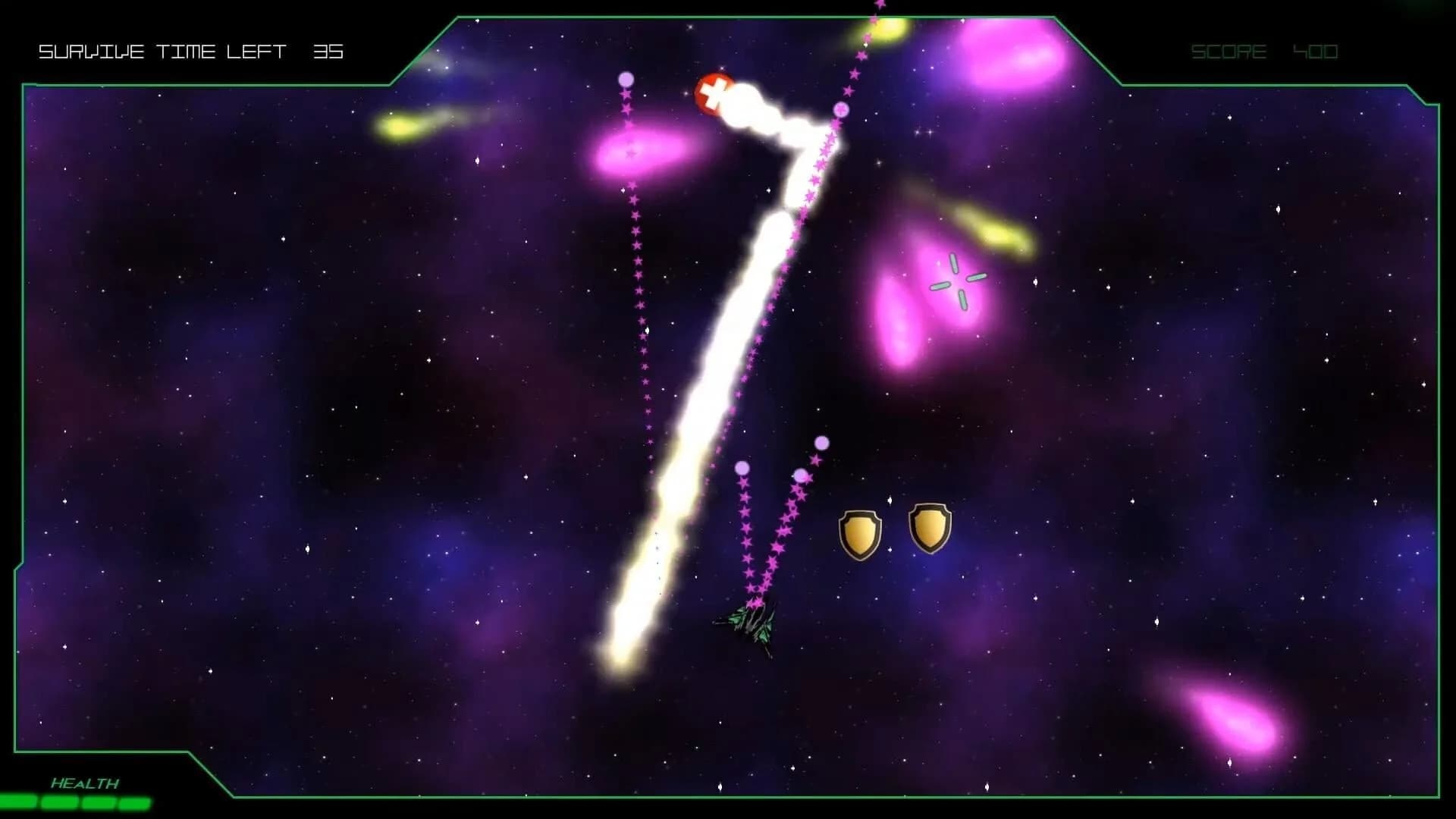Viewport: 1456px width, 819px height.
Task: Toggle the first green health bar segment
Action: coord(17,802)
